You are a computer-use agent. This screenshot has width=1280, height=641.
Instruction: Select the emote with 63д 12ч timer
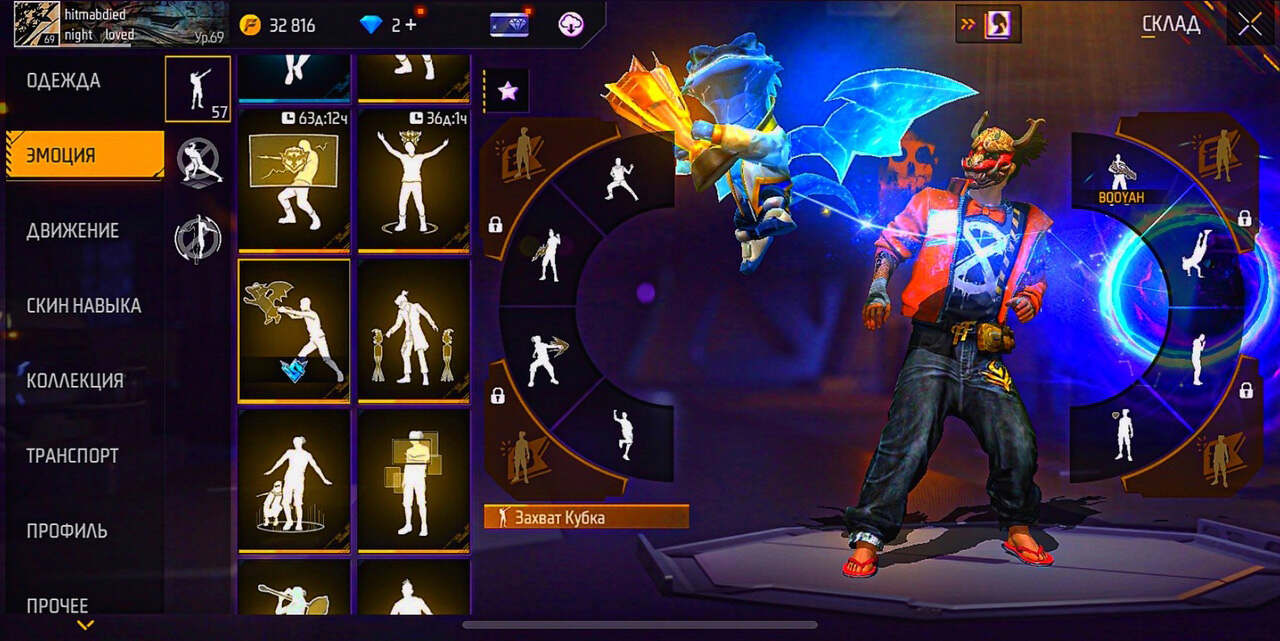[x=294, y=180]
